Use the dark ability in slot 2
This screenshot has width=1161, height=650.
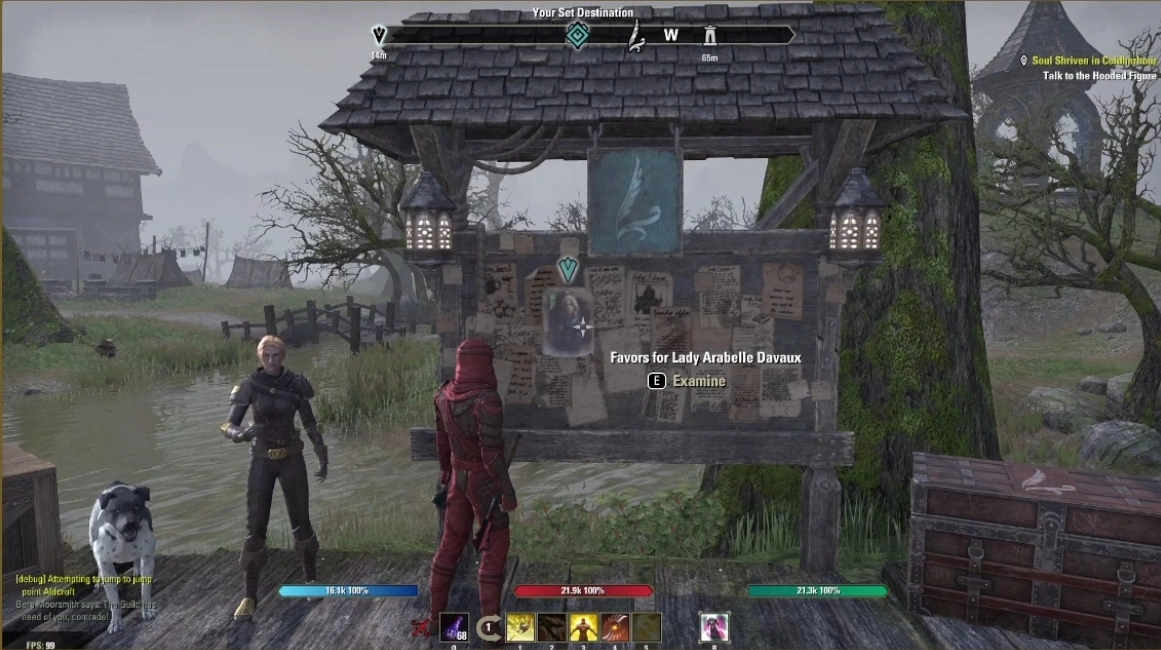pos(552,627)
